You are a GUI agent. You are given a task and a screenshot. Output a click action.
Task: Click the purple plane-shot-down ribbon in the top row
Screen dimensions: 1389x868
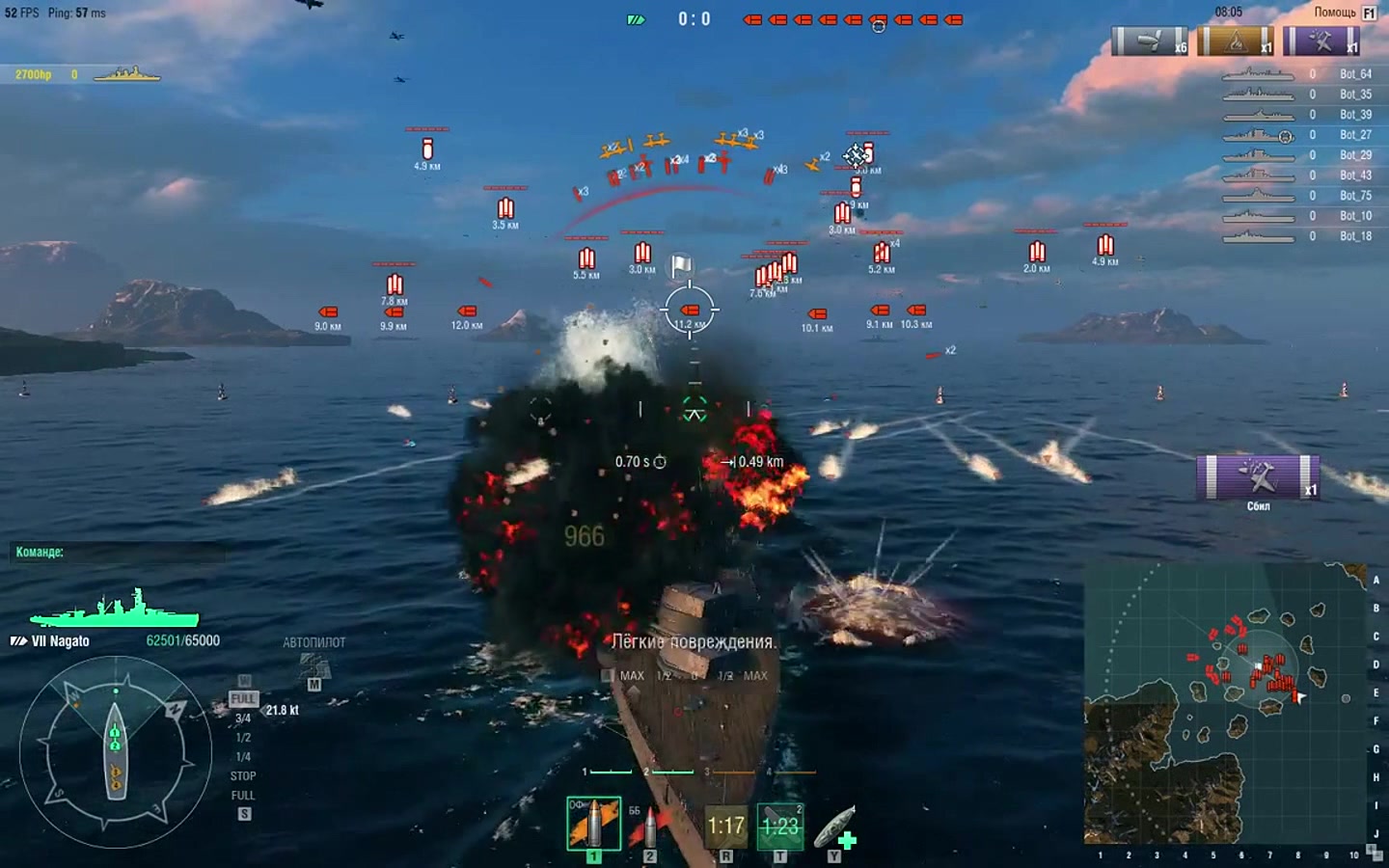tap(1321, 41)
